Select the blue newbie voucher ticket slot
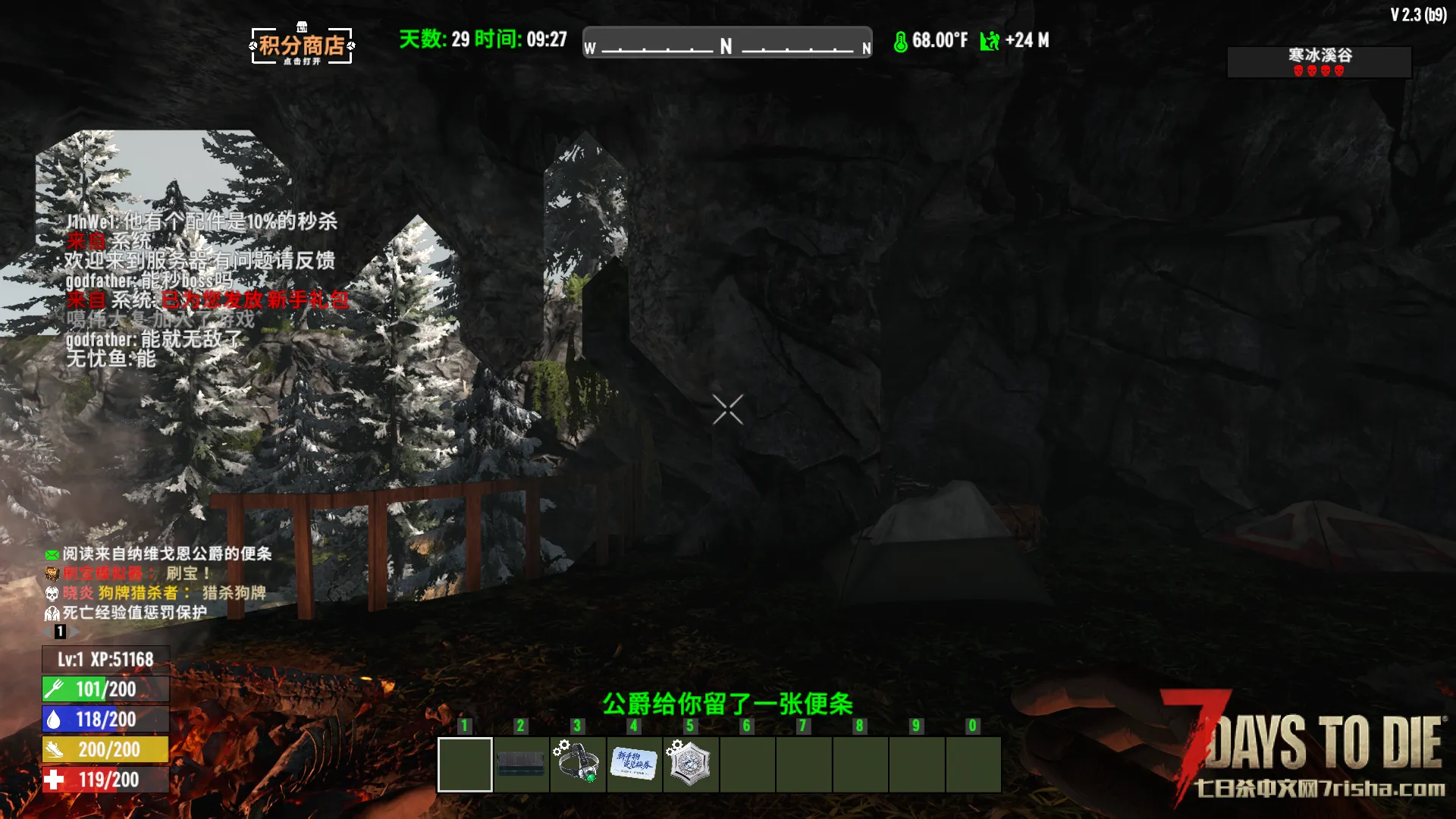Screen dimensions: 1456x819 (x=634, y=764)
